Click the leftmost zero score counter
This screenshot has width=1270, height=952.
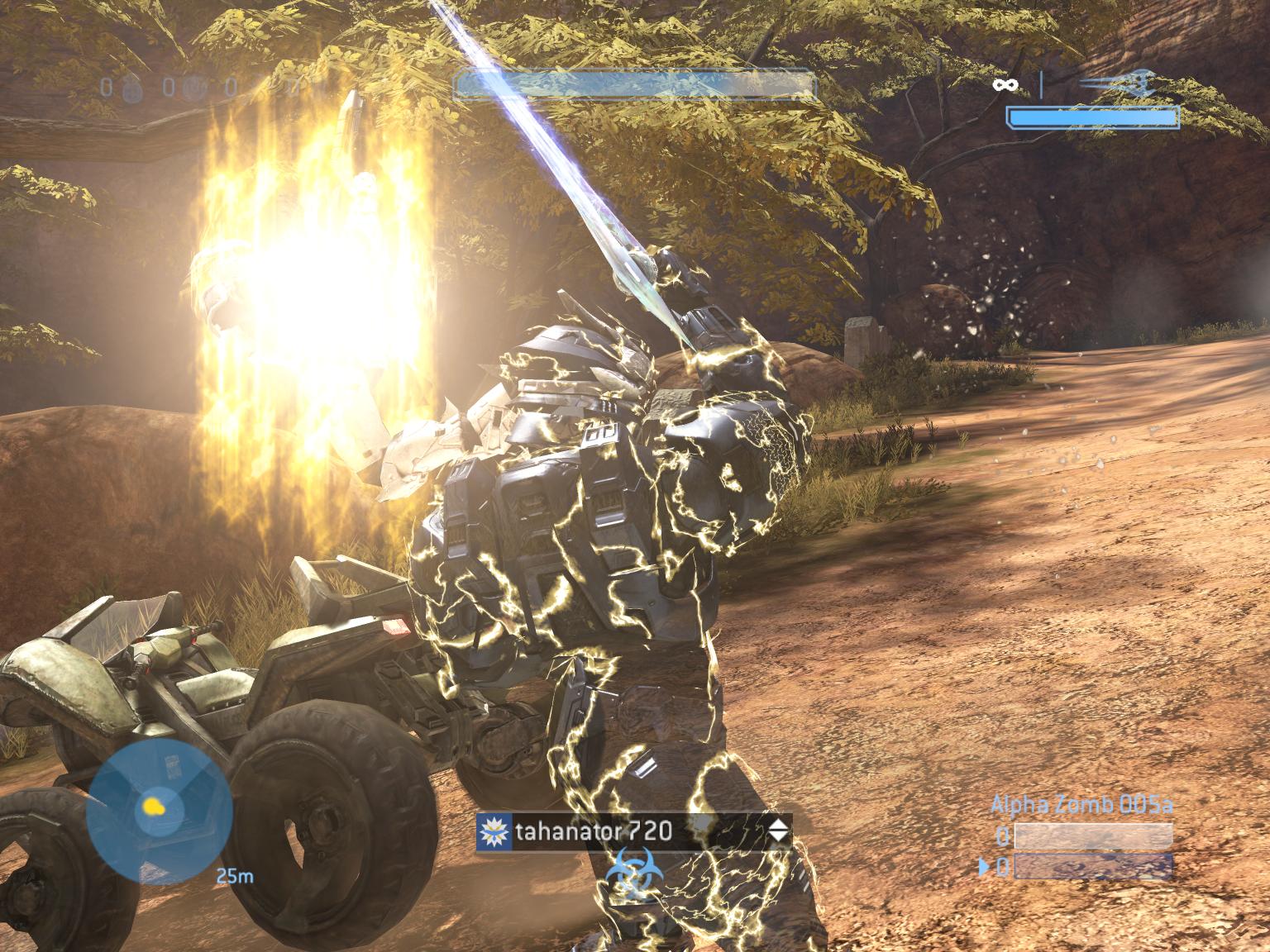pyautogui.click(x=106, y=87)
